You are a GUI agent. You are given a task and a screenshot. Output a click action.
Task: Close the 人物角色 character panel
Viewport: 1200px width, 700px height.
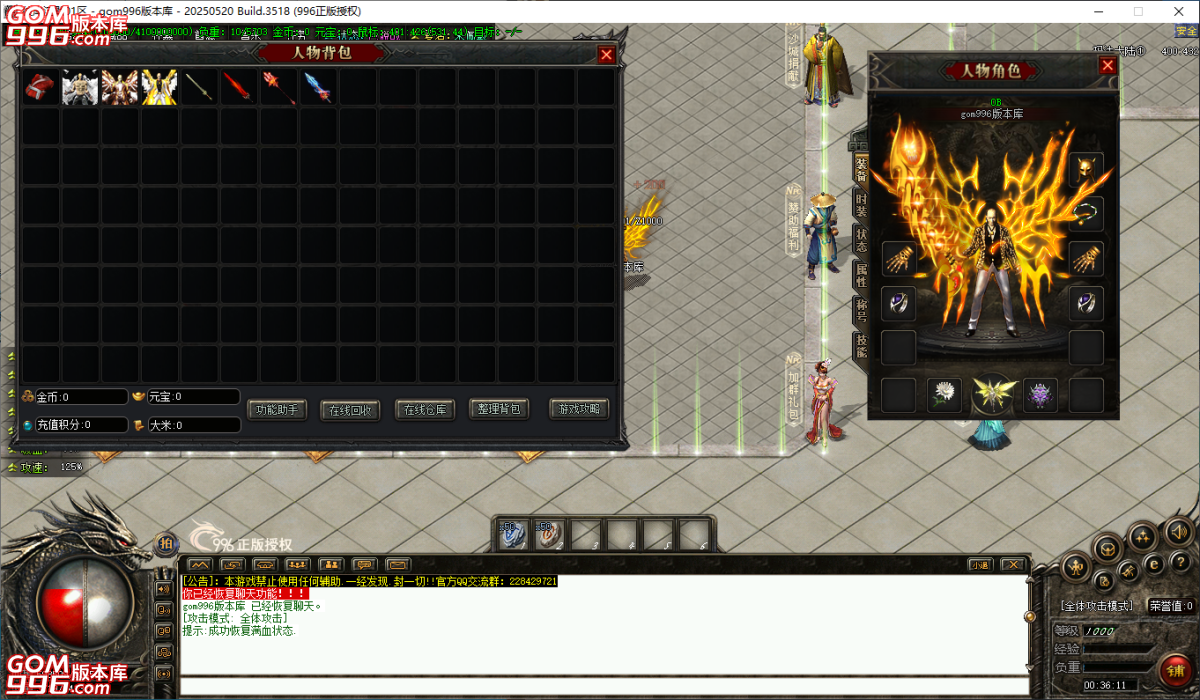click(x=1107, y=66)
